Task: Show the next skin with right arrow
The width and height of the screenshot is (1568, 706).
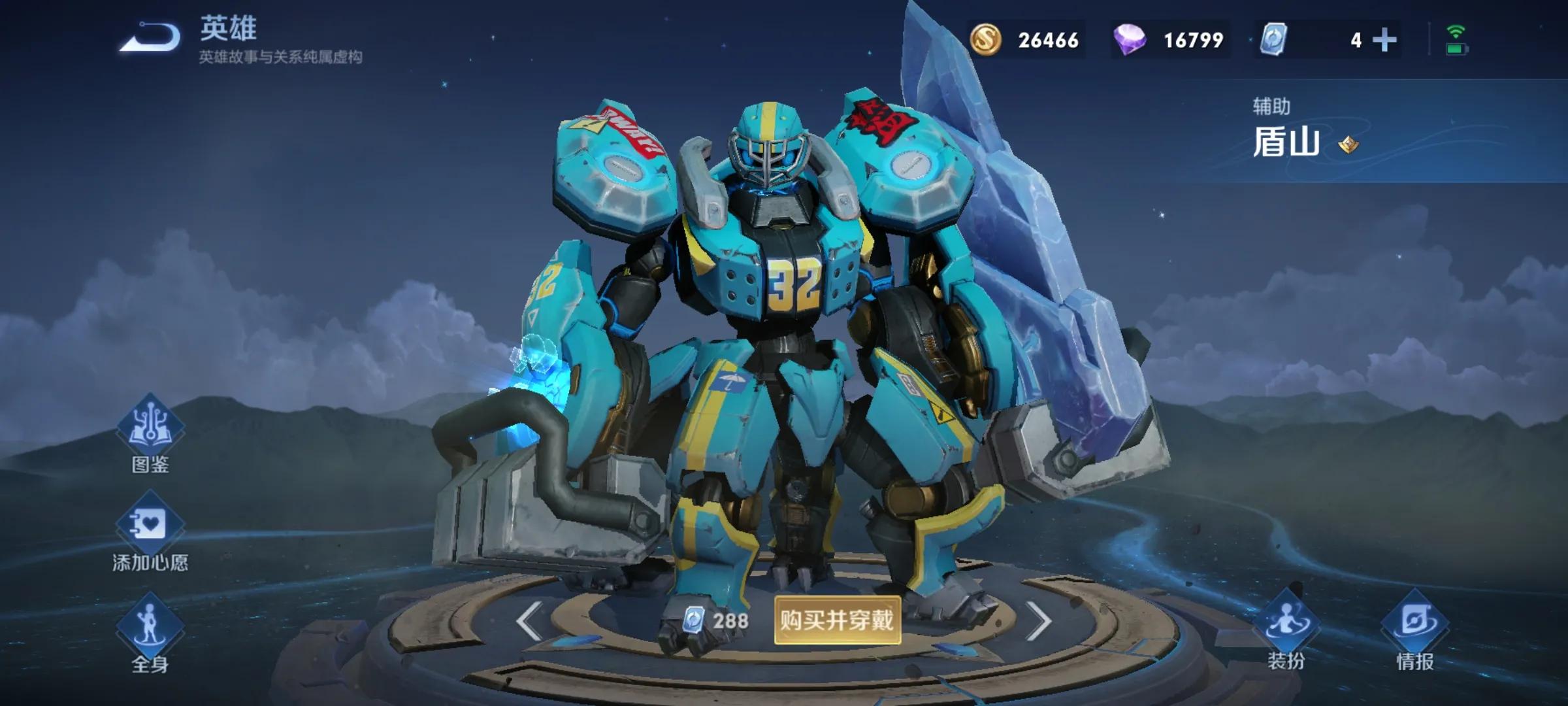Action: click(1038, 620)
